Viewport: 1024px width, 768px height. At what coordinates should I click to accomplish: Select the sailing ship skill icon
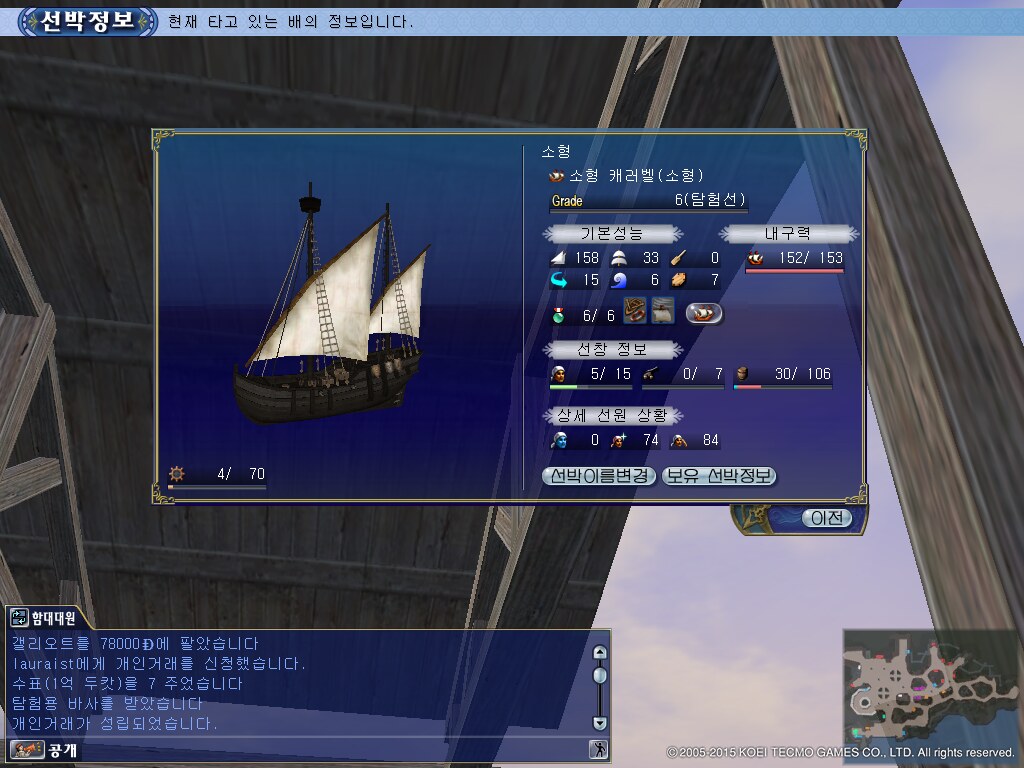[662, 311]
